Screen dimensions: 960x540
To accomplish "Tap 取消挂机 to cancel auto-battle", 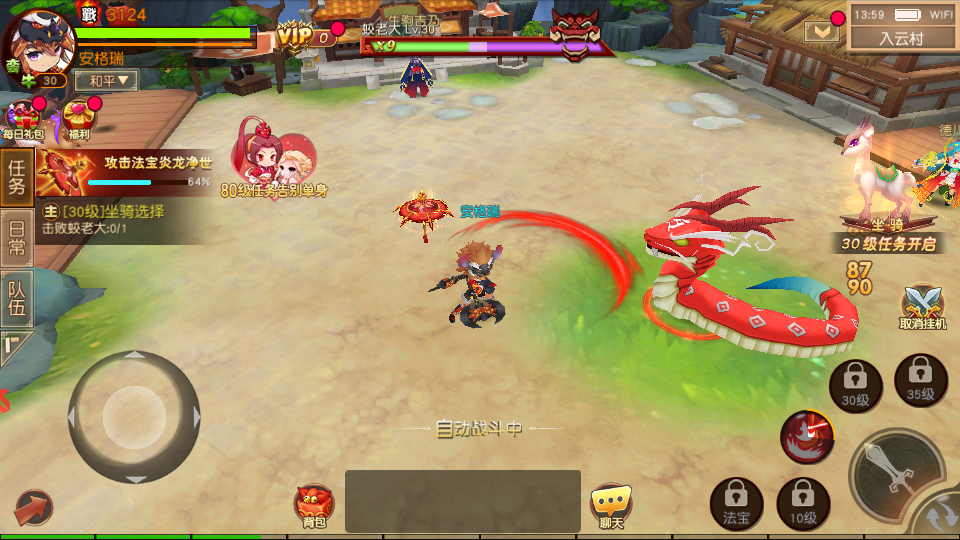I will click(922, 306).
